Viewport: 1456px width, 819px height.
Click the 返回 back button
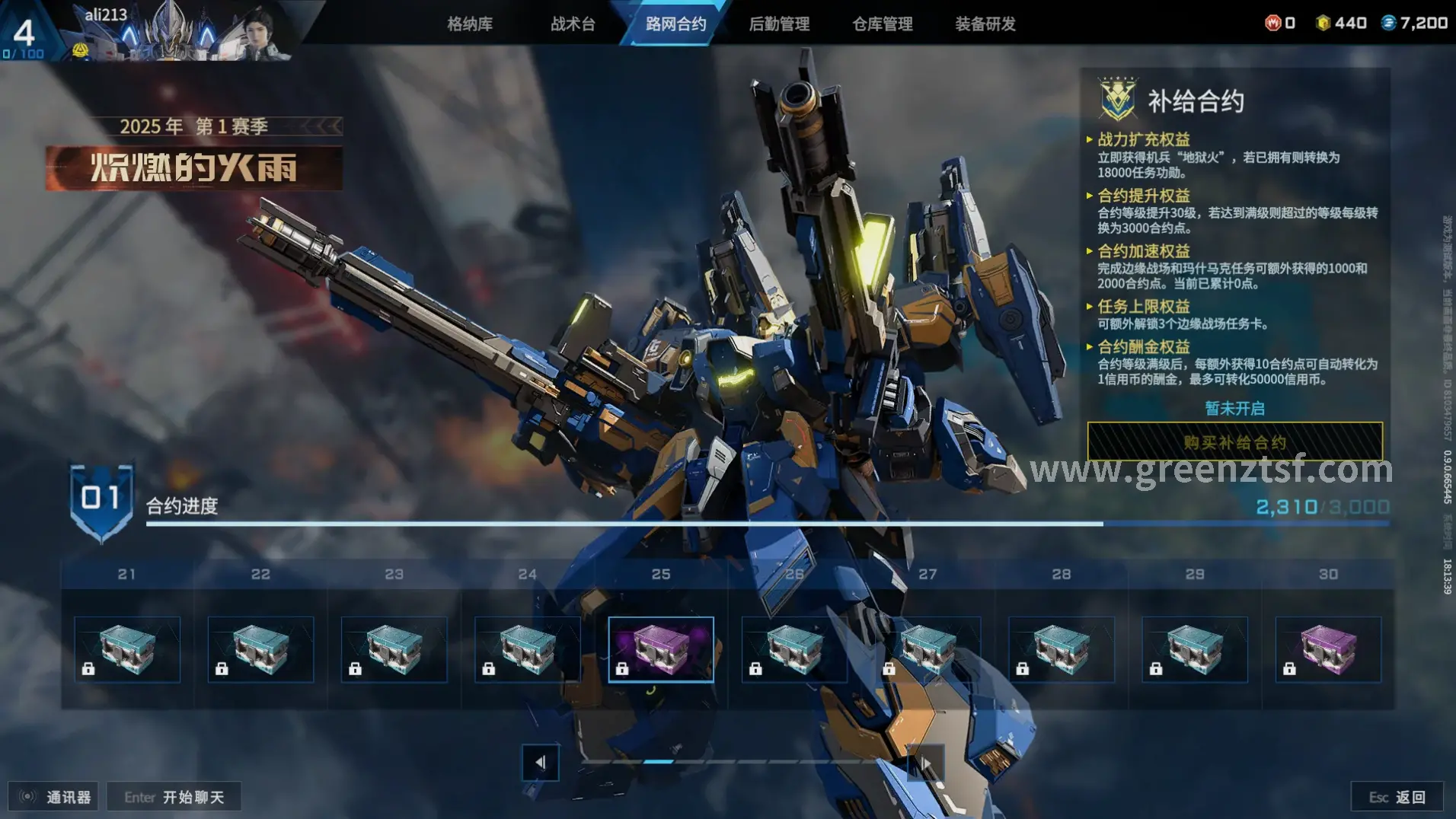[x=1397, y=797]
